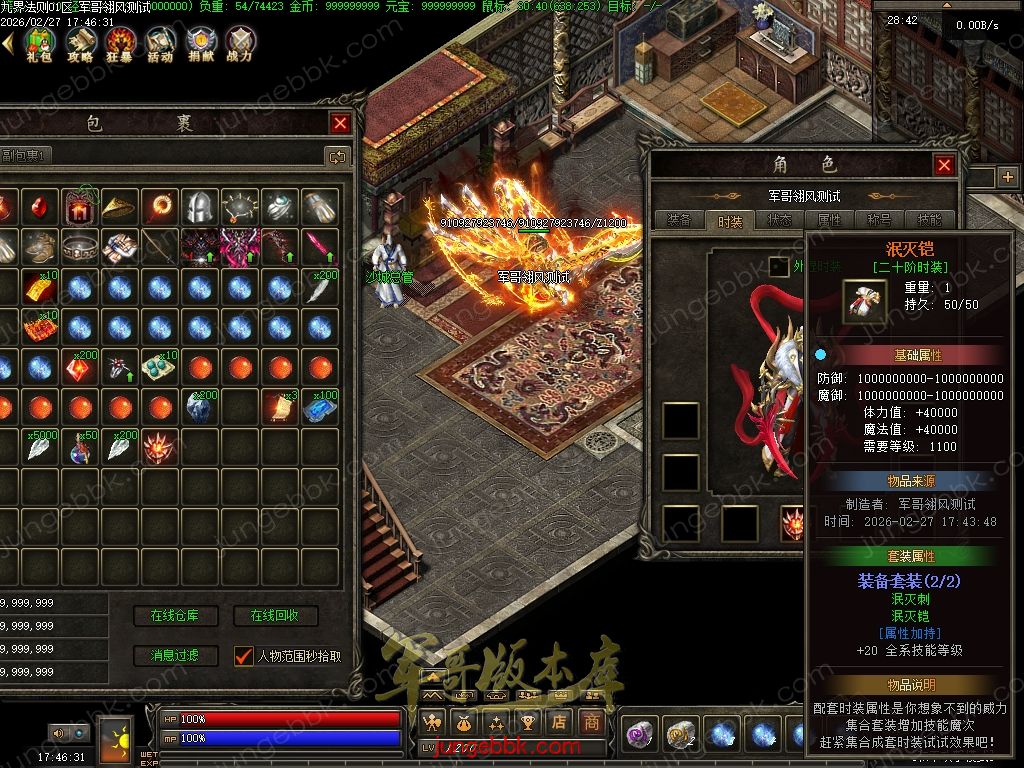
Task: Toggle the 外显时装 fashion display checkbox
Action: [x=778, y=266]
